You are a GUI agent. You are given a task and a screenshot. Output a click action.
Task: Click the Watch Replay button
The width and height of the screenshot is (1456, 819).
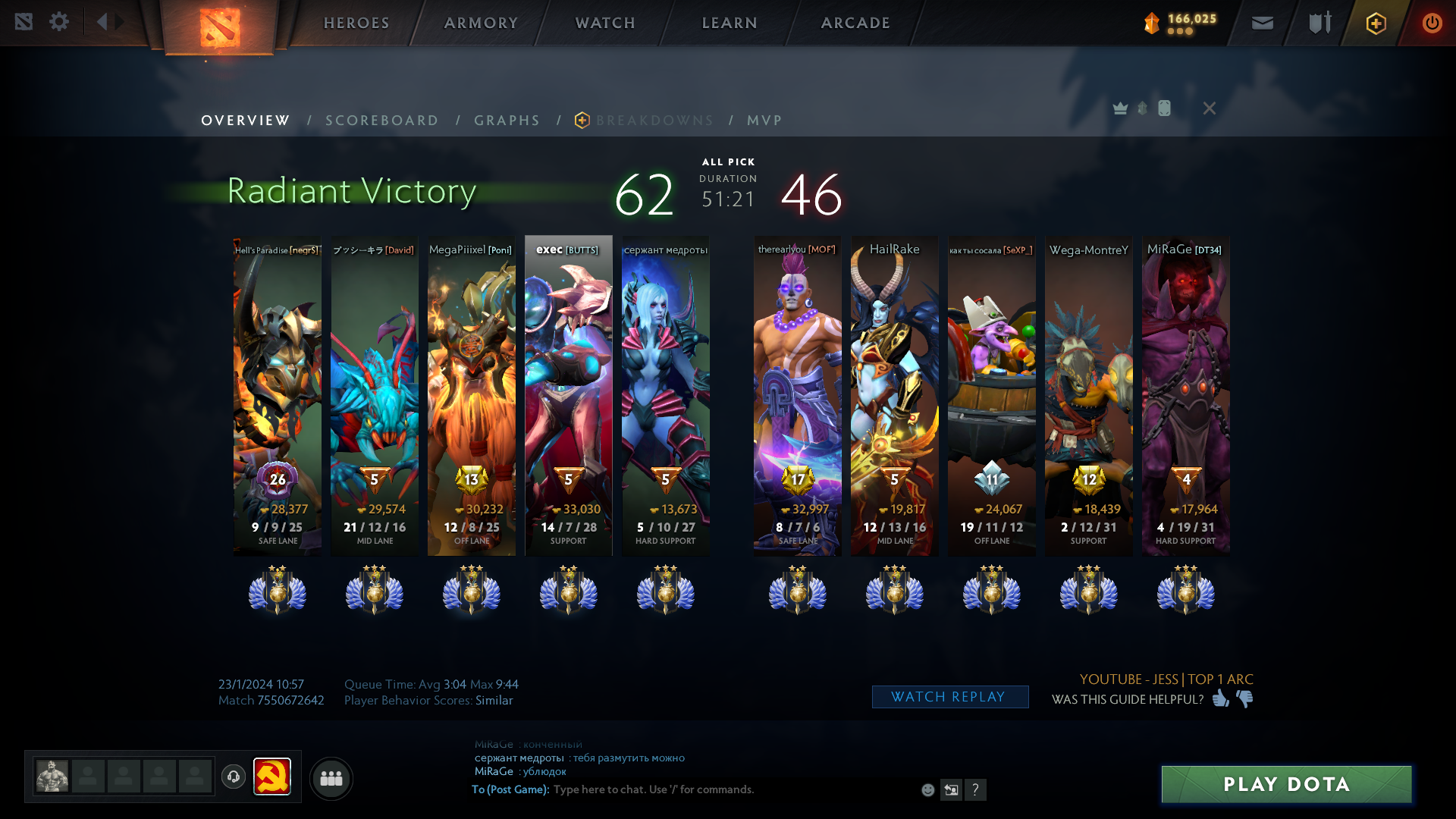(949, 697)
